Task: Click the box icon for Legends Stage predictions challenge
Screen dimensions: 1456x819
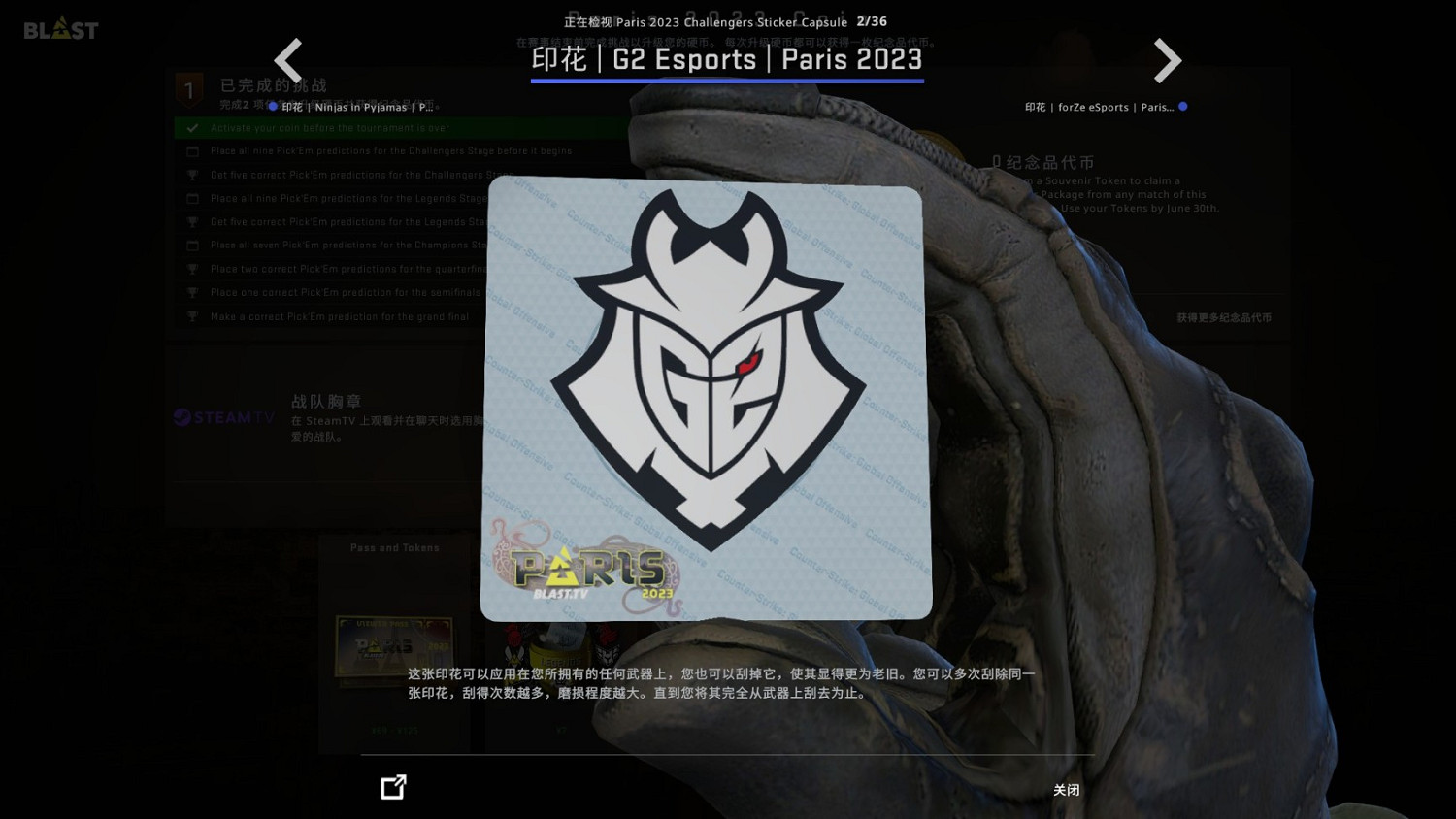Action: [x=192, y=198]
